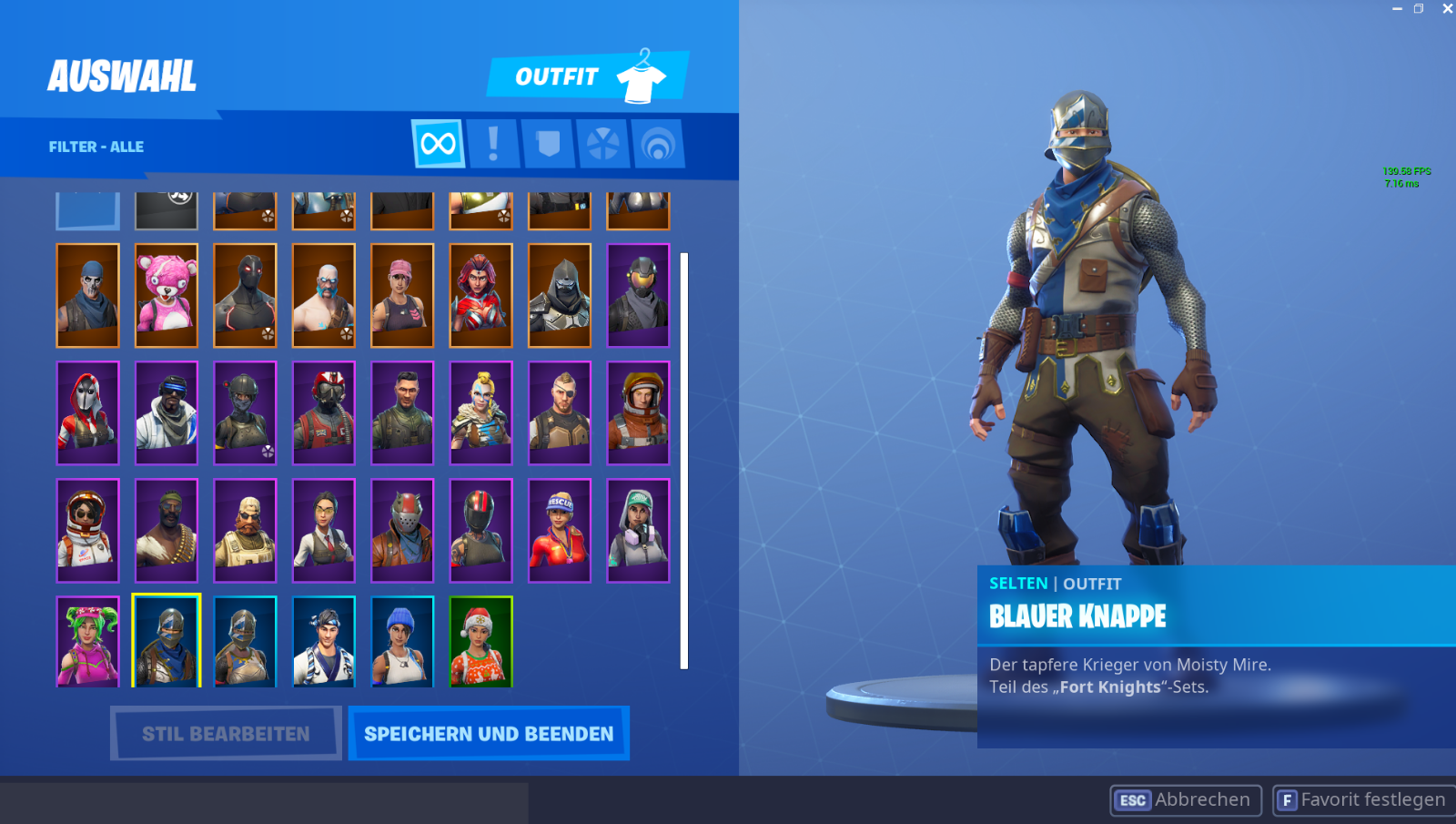Open the 'FILTER - ALLE' filter options
The width and height of the screenshot is (1456, 824).
97,146
